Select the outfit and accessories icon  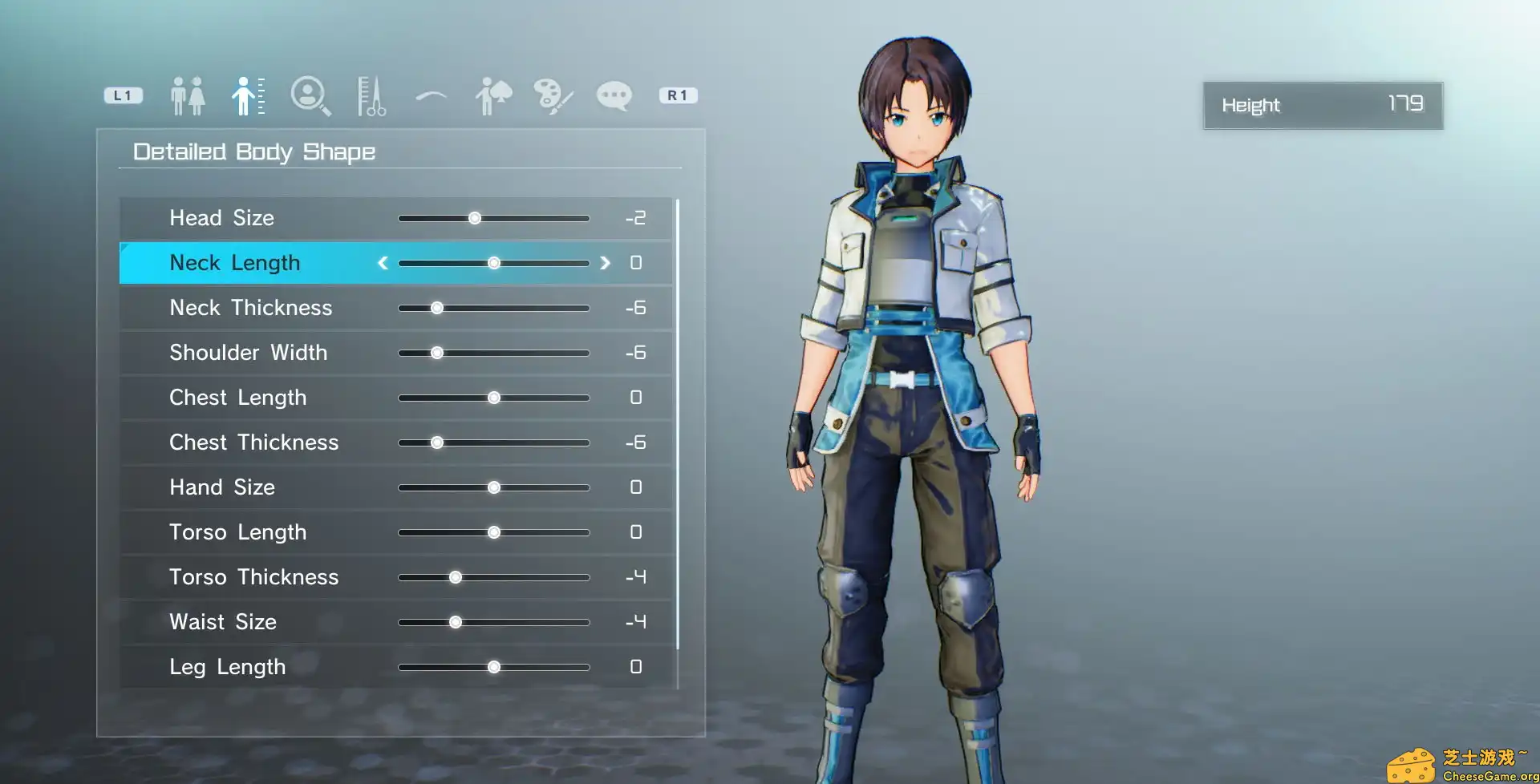492,94
